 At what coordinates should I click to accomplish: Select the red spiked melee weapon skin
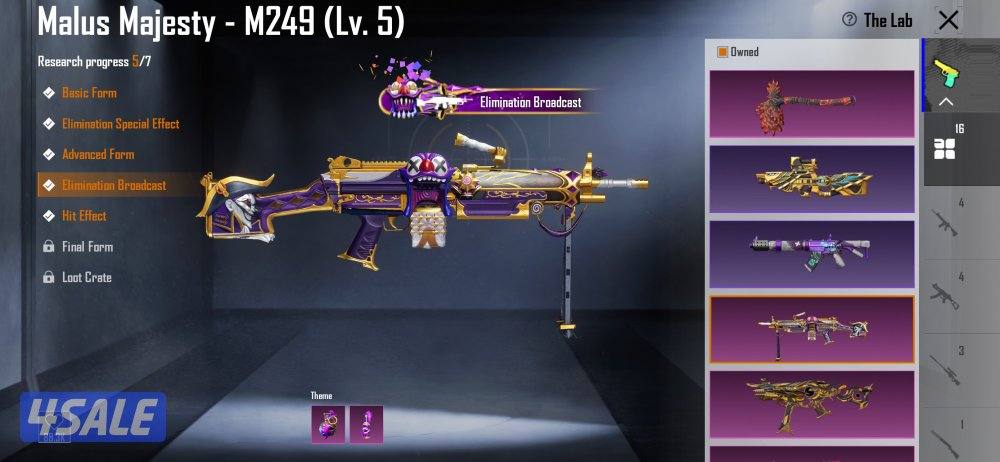(x=811, y=103)
